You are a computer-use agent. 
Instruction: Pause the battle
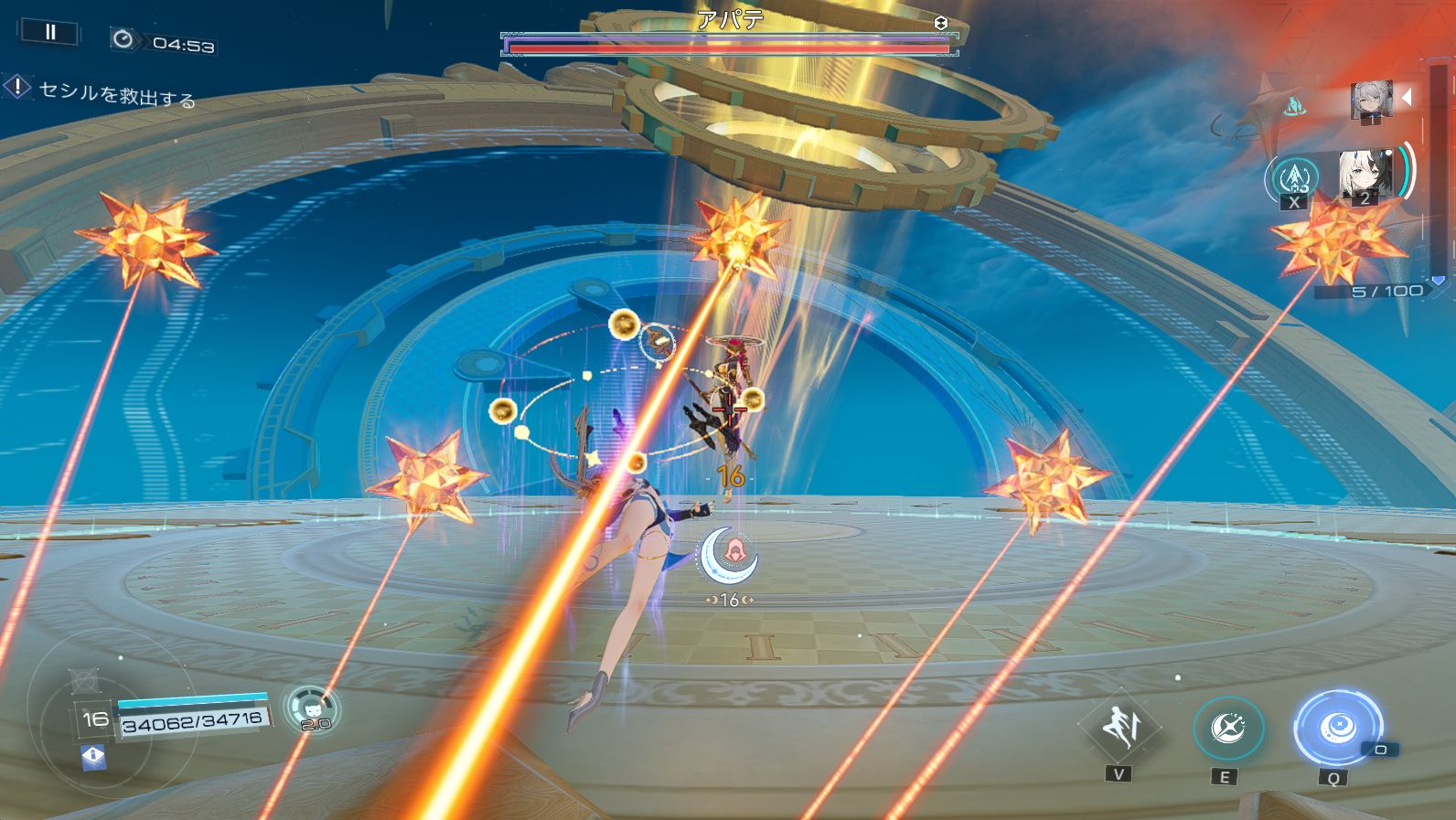tap(49, 33)
